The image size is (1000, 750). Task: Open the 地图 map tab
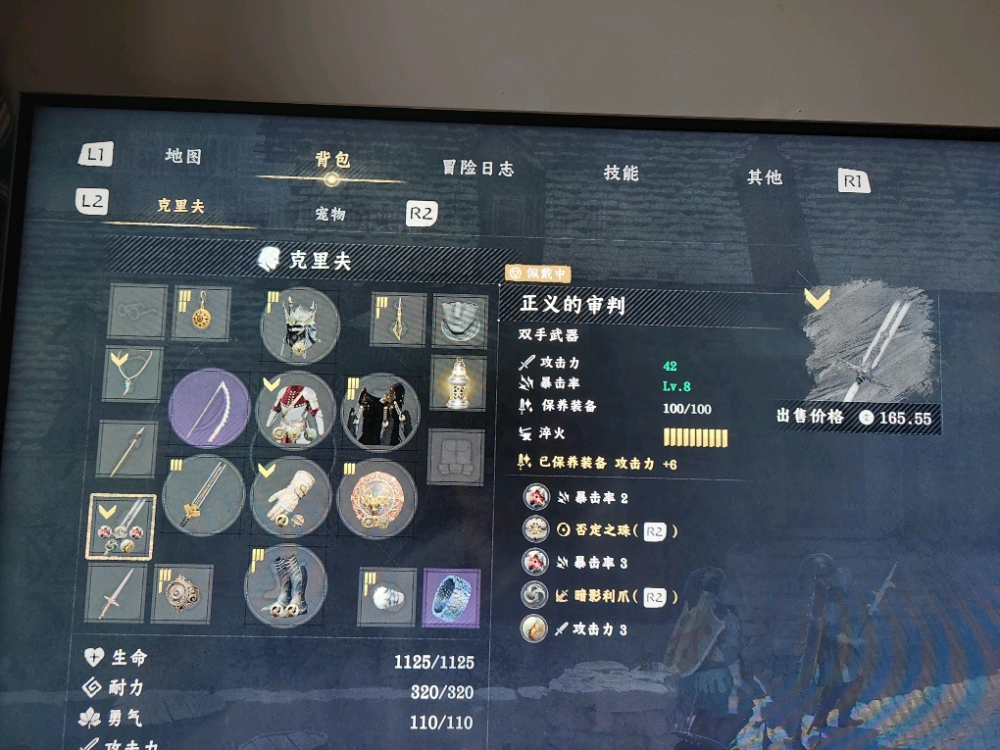183,157
